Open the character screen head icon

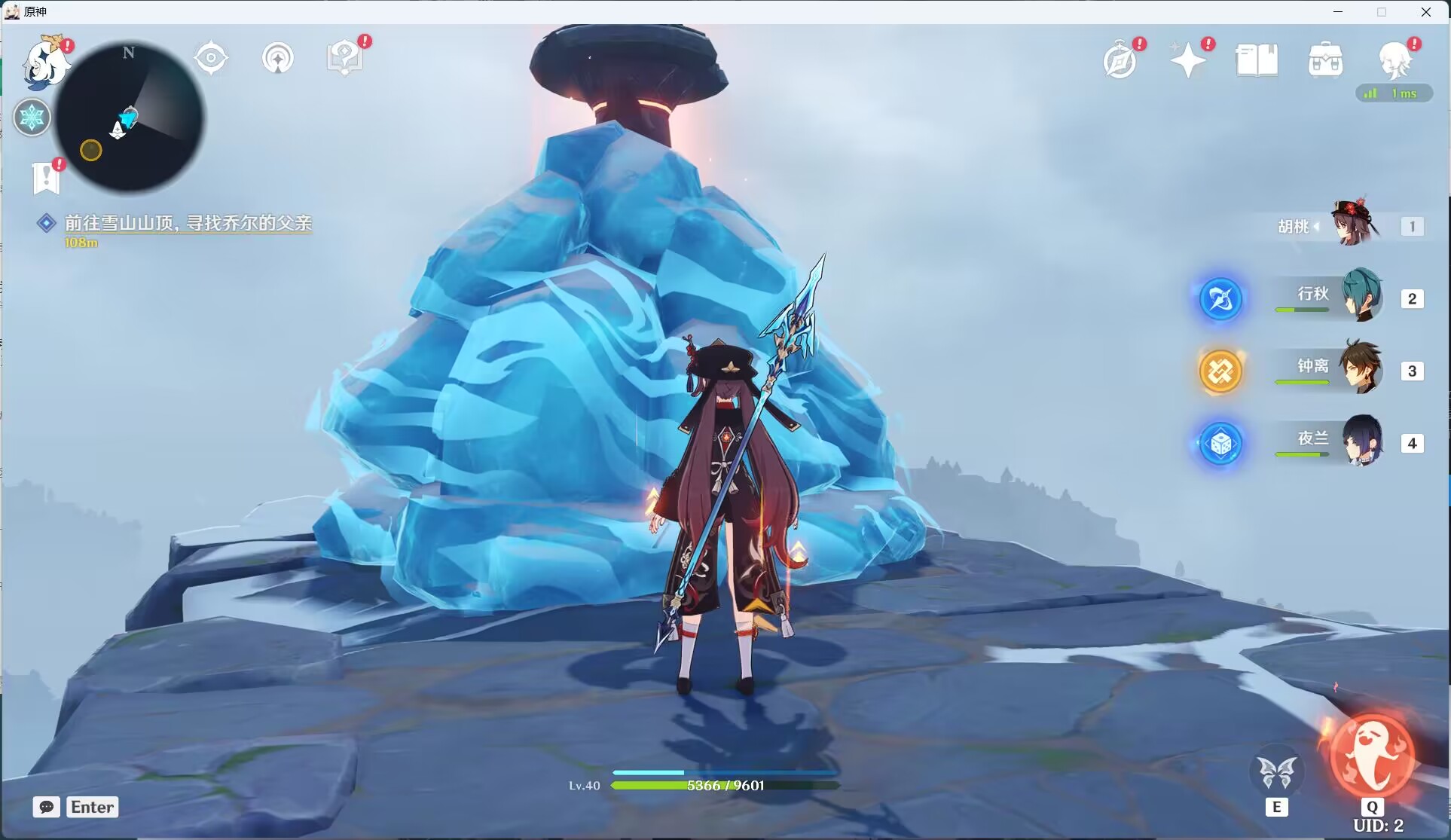pos(1394,60)
